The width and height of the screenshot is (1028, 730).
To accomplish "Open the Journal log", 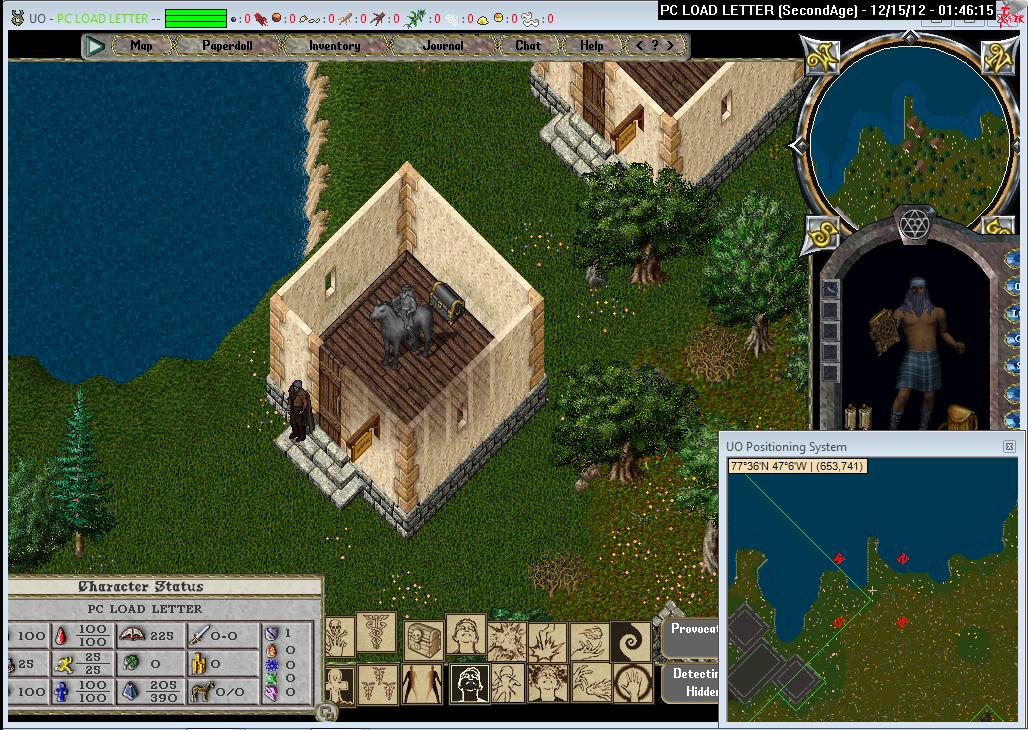I will click(443, 46).
